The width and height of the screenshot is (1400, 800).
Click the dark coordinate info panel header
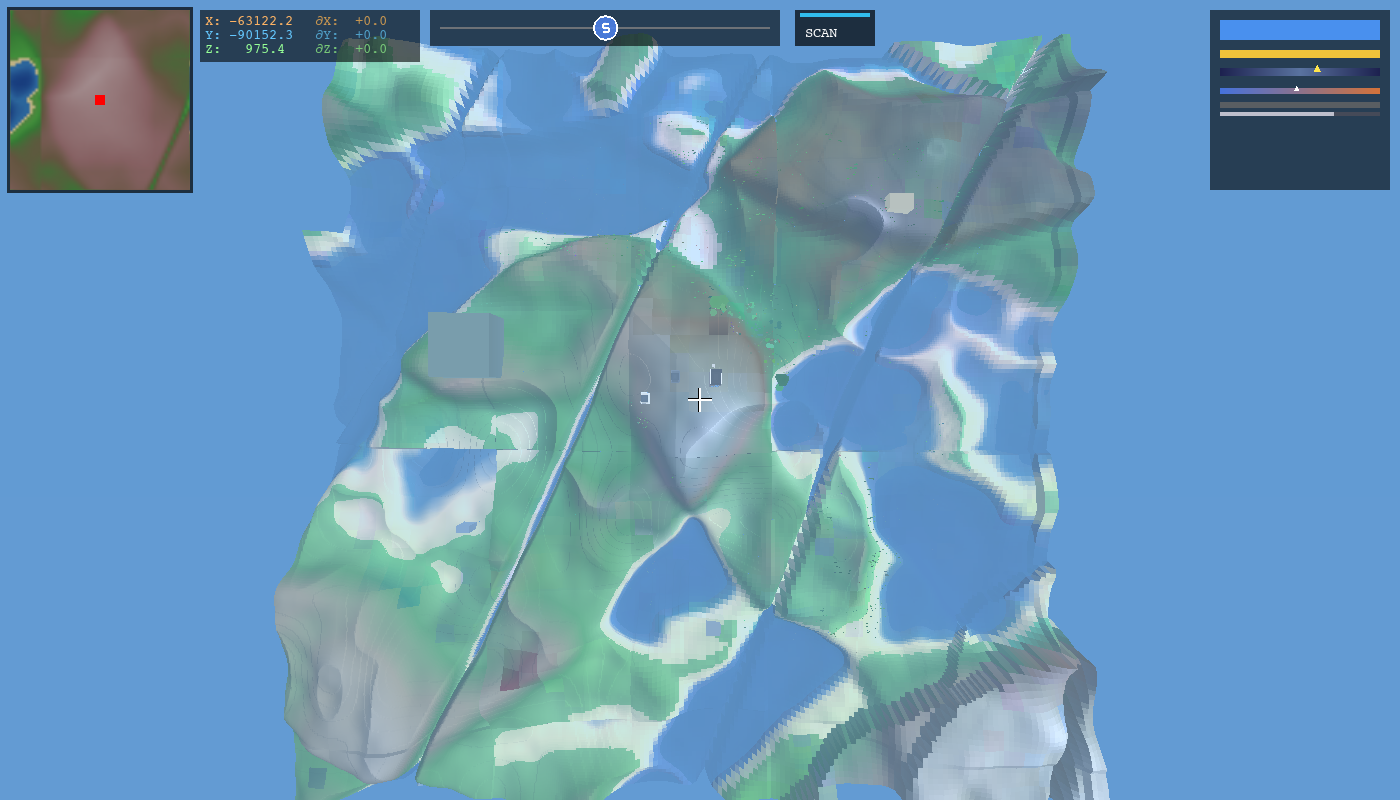tap(310, 12)
